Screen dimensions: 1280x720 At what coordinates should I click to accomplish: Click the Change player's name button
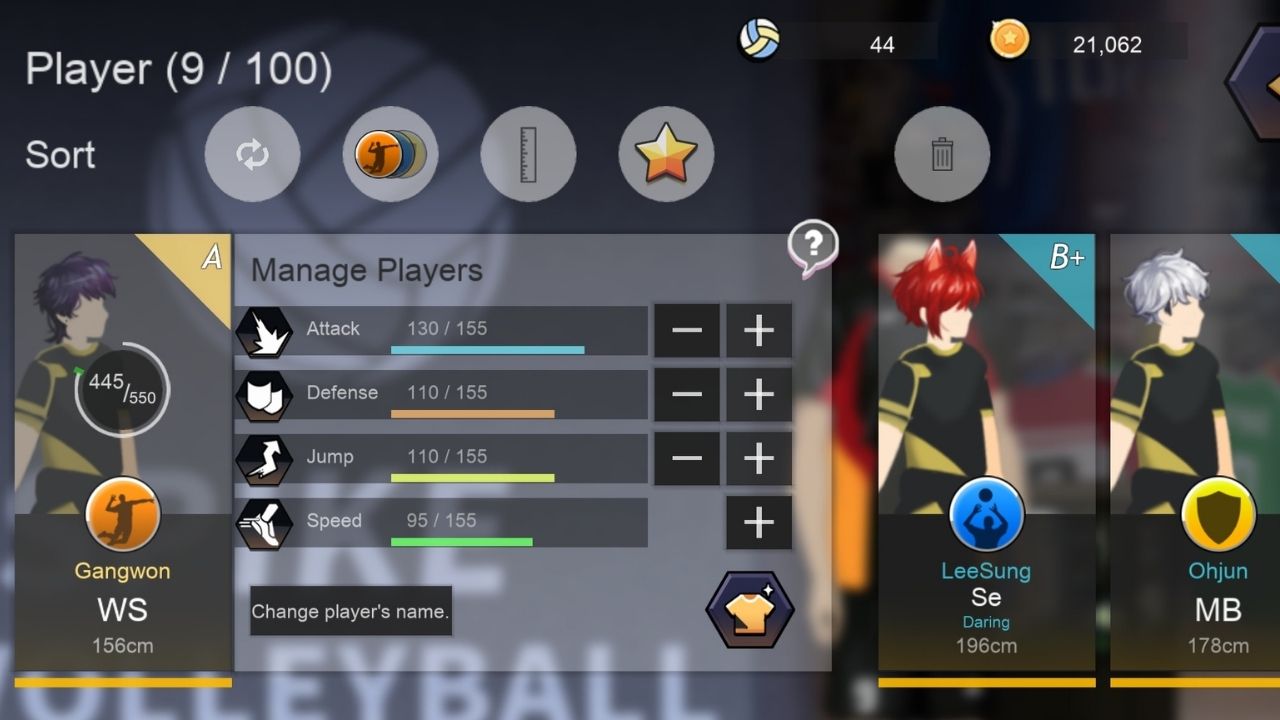click(350, 610)
